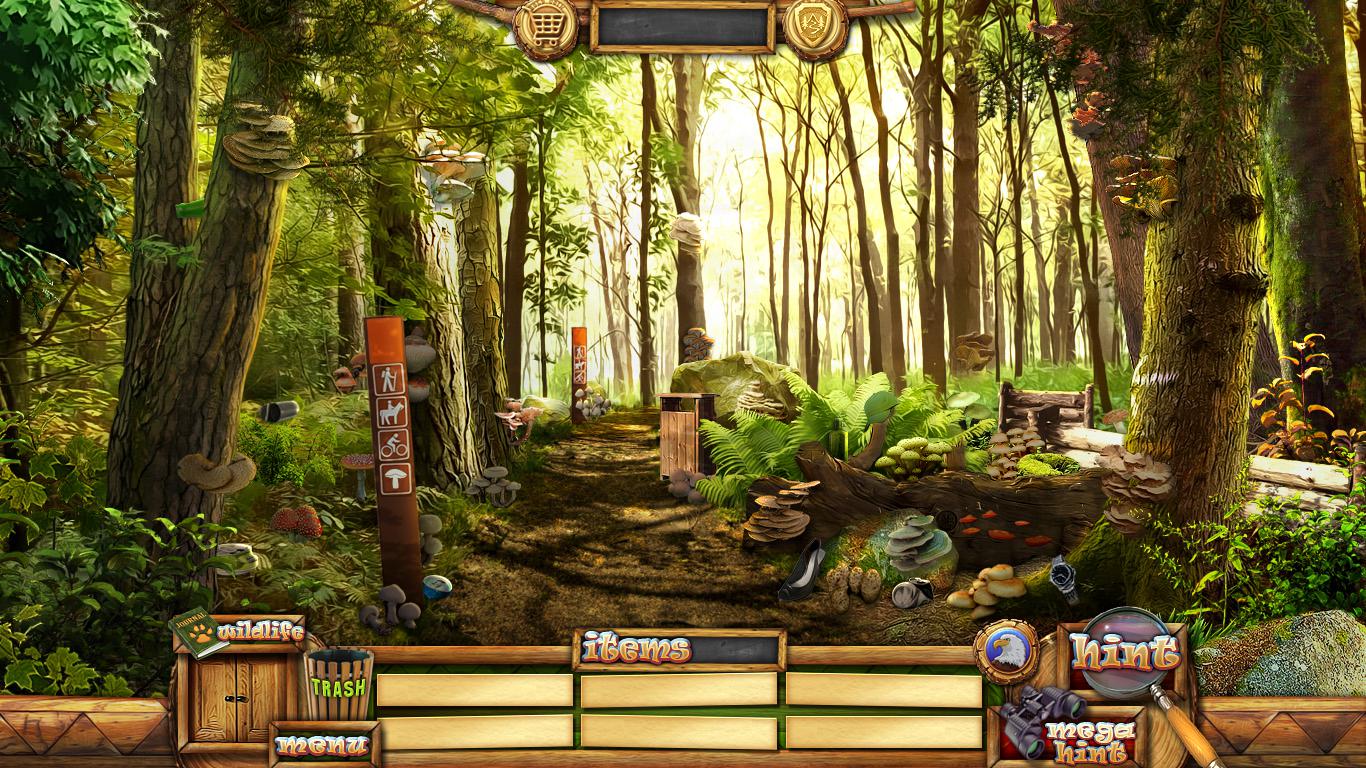Select the TRASH bin
The height and width of the screenshot is (768, 1366).
click(x=339, y=685)
